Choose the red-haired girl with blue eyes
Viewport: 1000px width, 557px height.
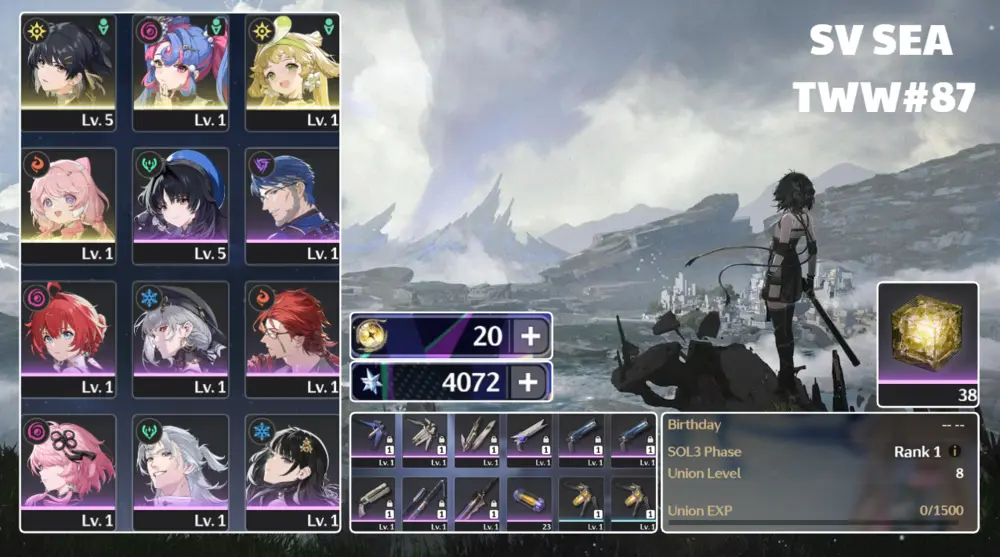(x=68, y=337)
